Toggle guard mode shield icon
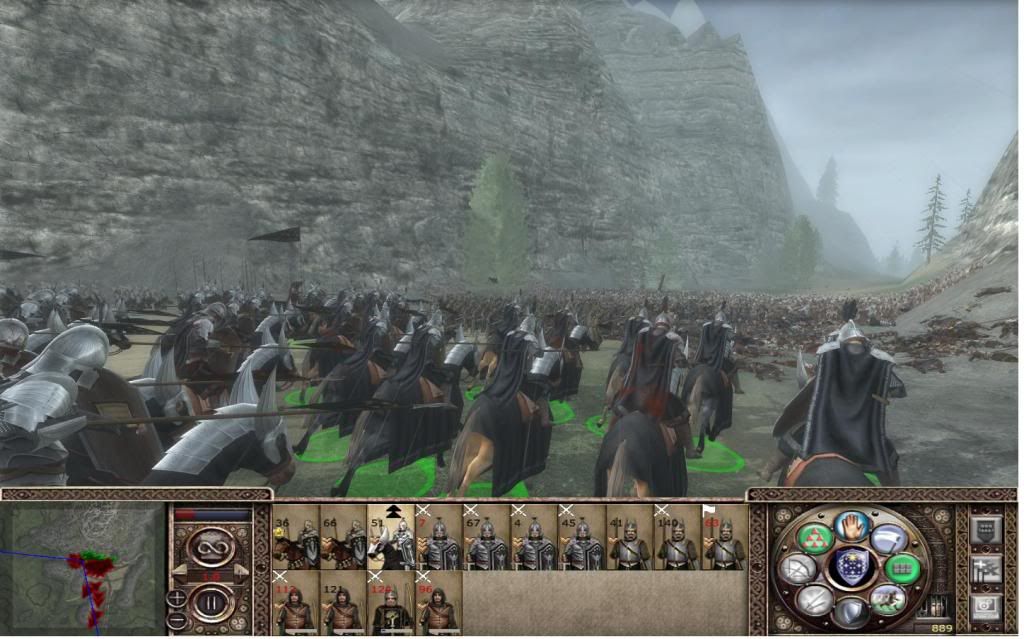This screenshot has height=639, width=1024. [853, 610]
